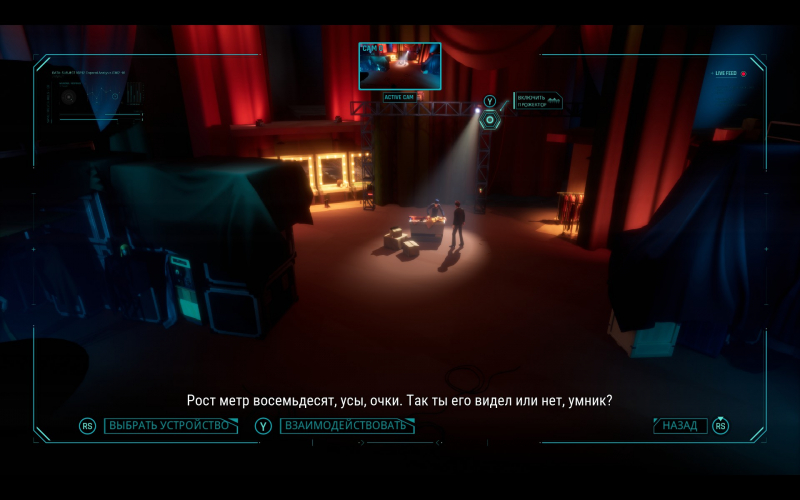Click the 'Включить прожектор' action label
The height and width of the screenshot is (500, 800).
click(538, 101)
